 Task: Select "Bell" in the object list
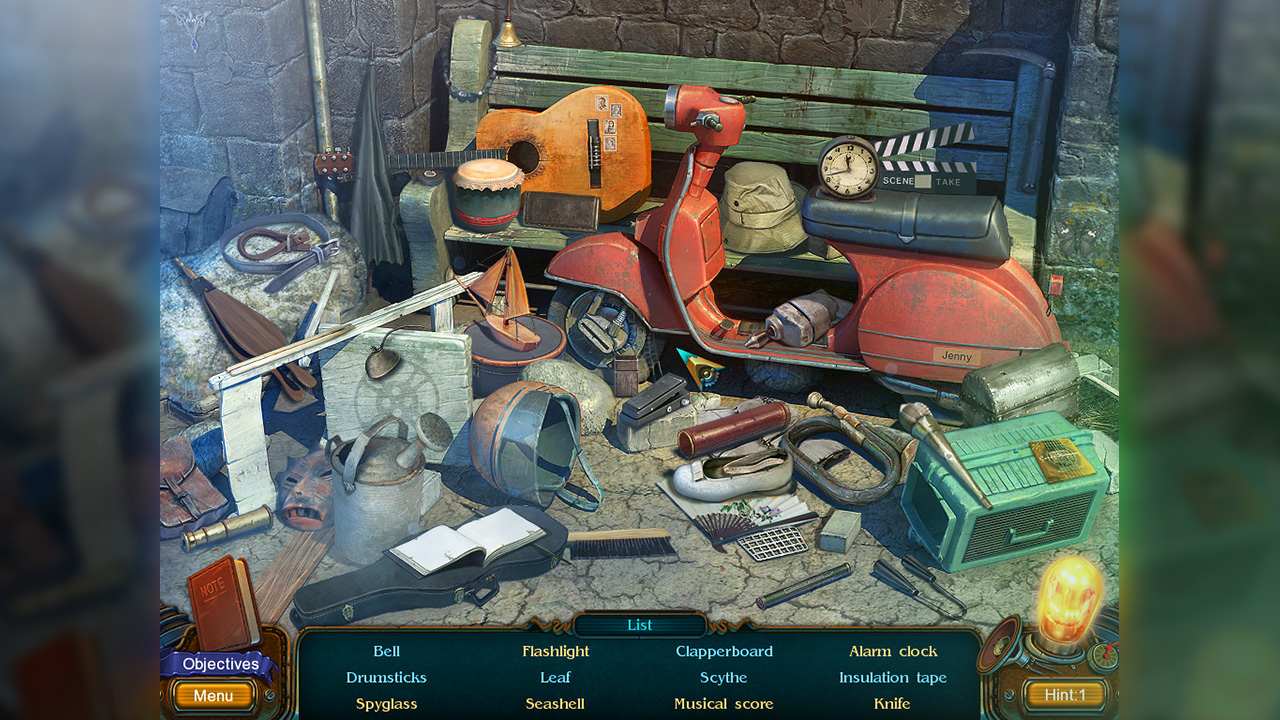pyautogui.click(x=386, y=651)
